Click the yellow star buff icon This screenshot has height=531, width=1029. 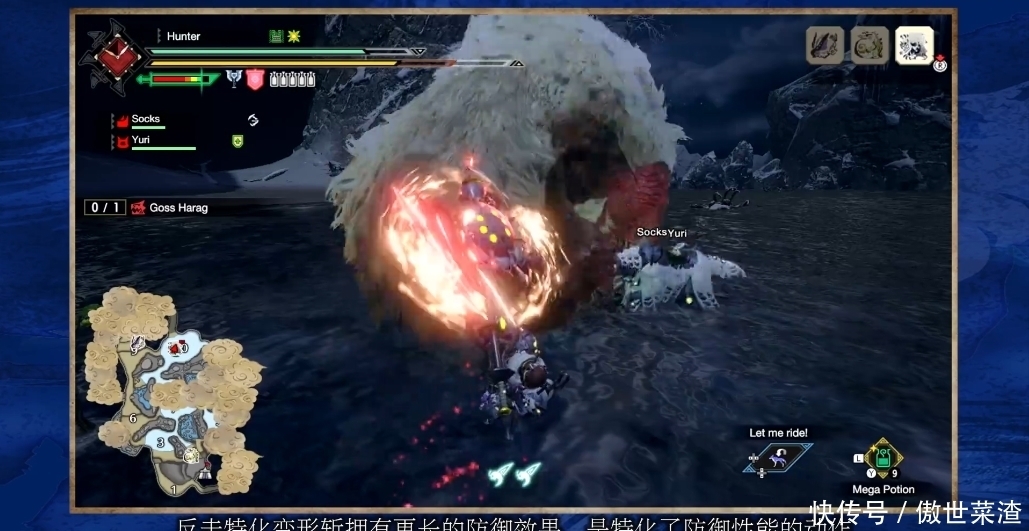[294, 36]
